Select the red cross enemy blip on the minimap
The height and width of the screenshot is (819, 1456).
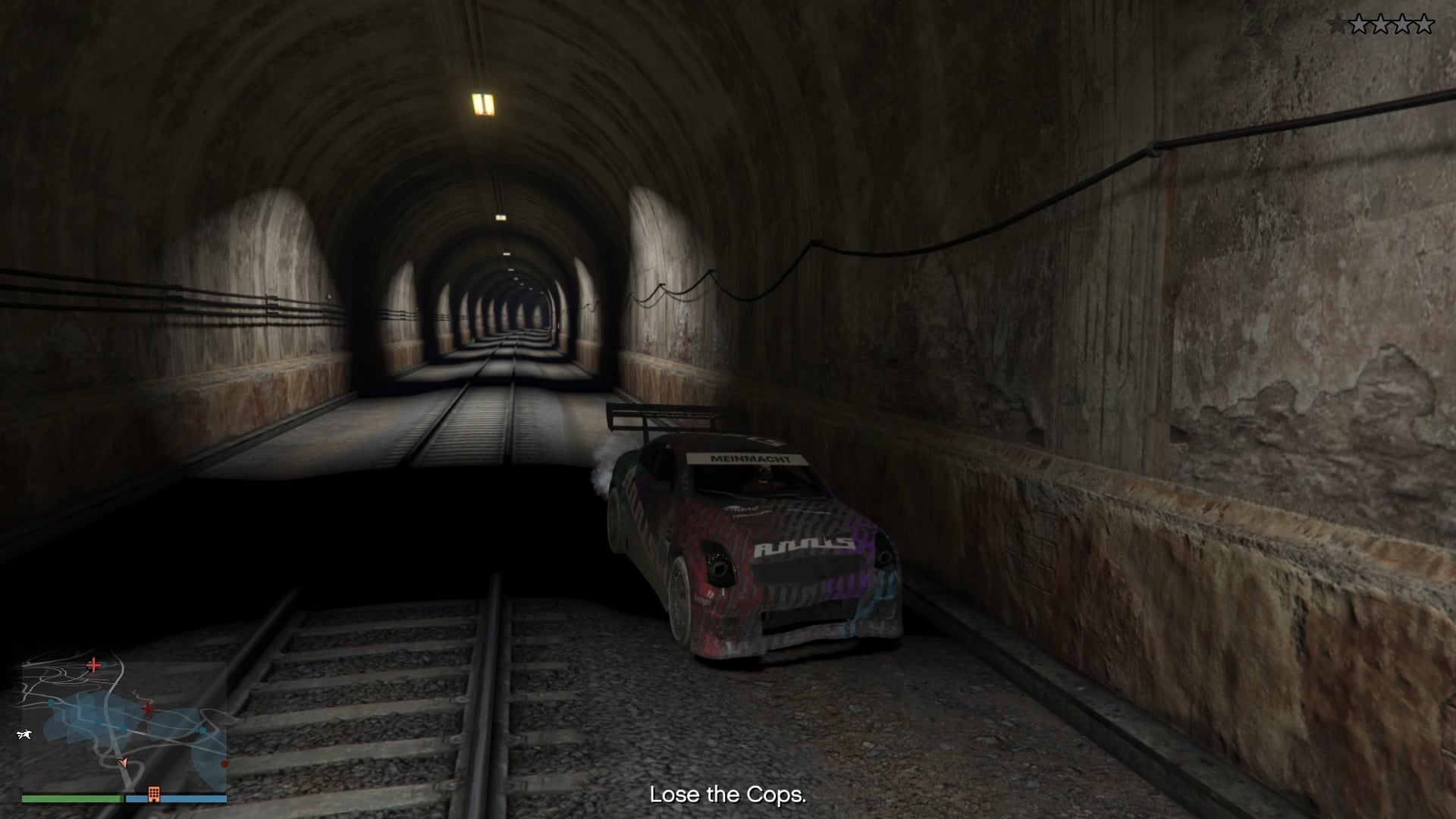click(93, 666)
